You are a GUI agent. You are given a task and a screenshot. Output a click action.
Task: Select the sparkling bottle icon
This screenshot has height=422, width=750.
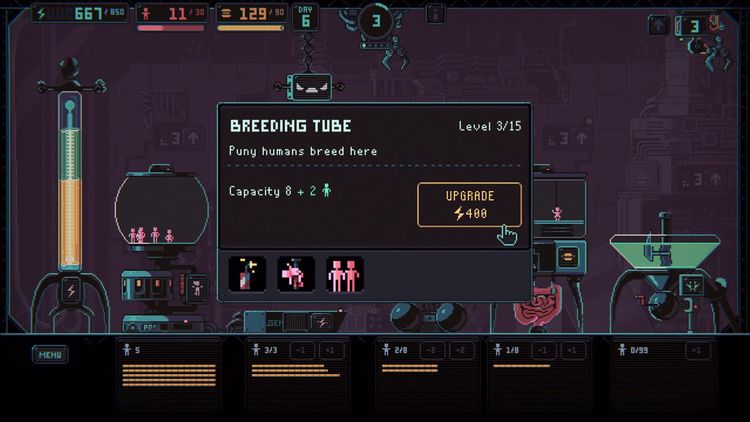click(247, 274)
